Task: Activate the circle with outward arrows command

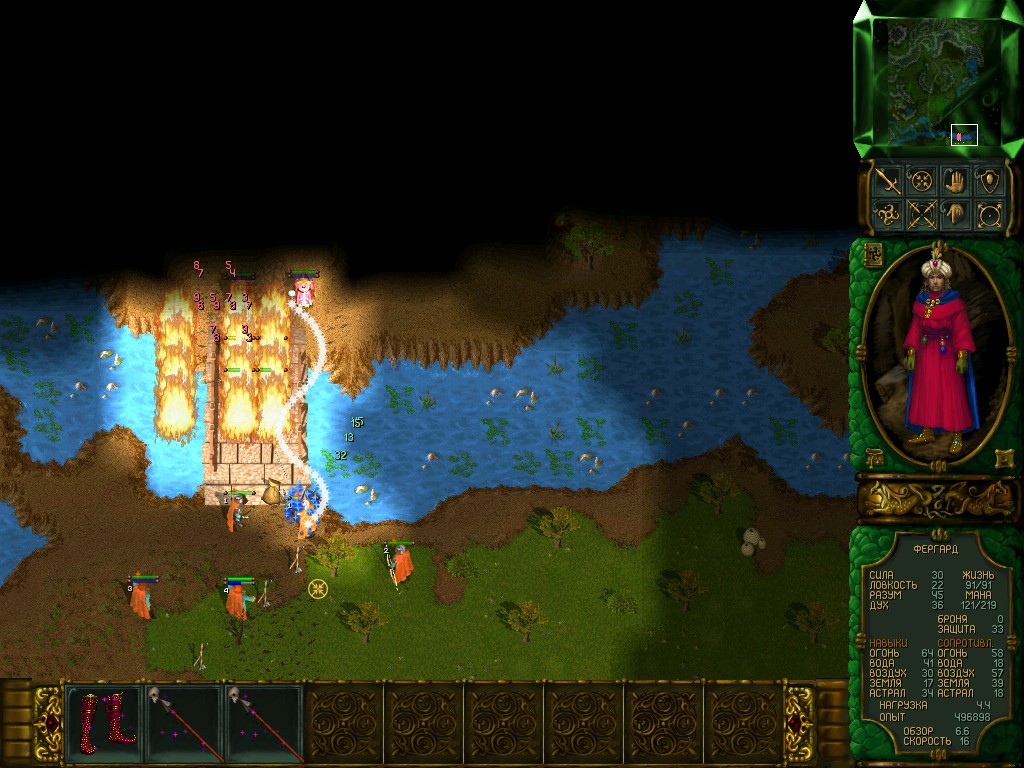Action: [x=990, y=214]
